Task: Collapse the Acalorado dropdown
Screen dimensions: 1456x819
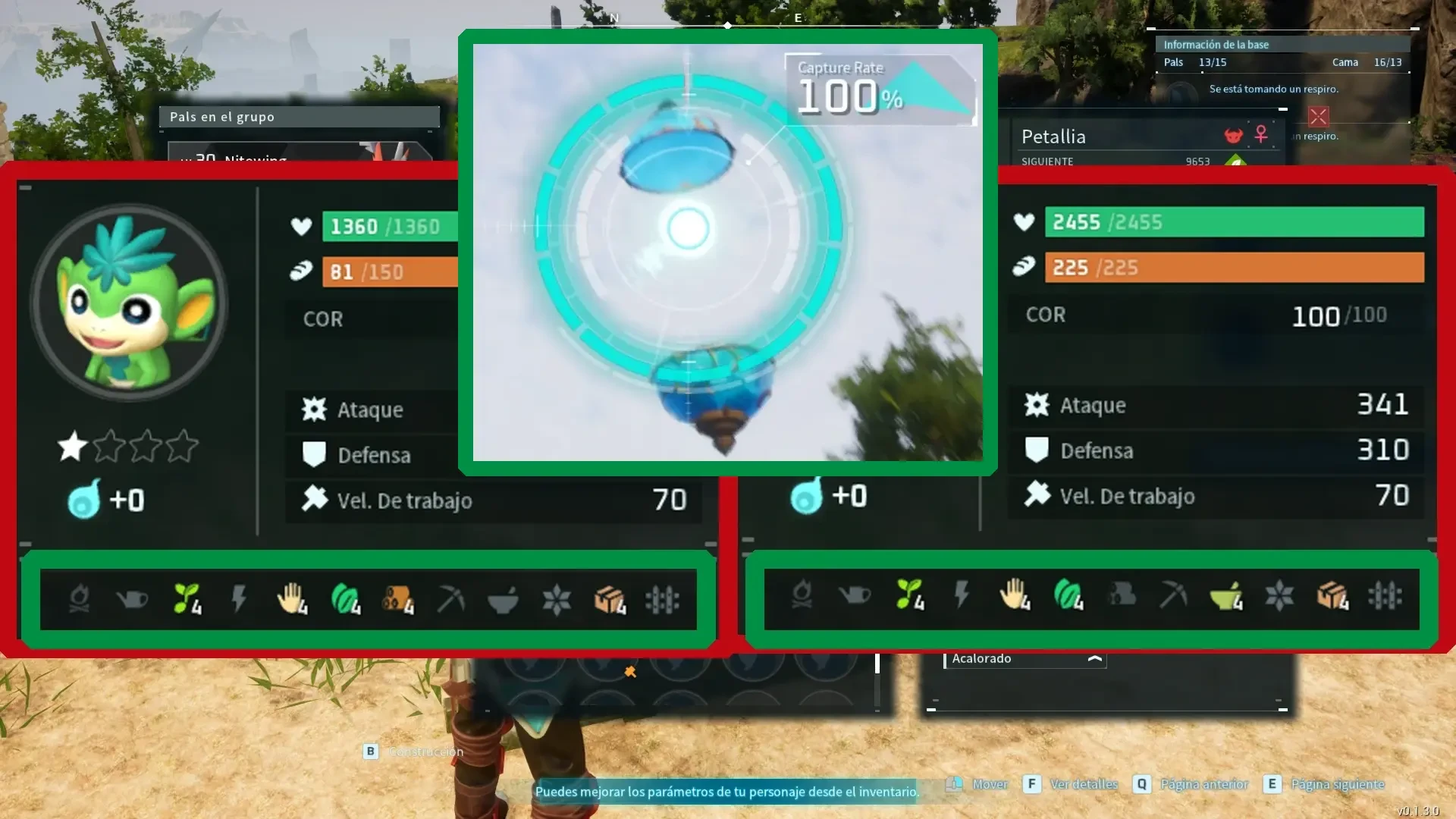Action: point(1094,659)
